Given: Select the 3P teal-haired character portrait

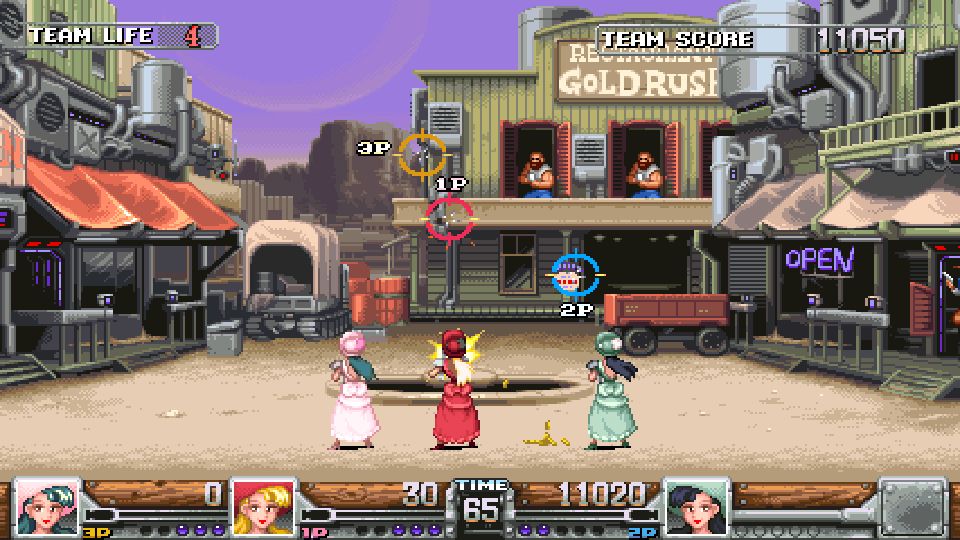Looking at the screenshot, I should coord(48,507).
